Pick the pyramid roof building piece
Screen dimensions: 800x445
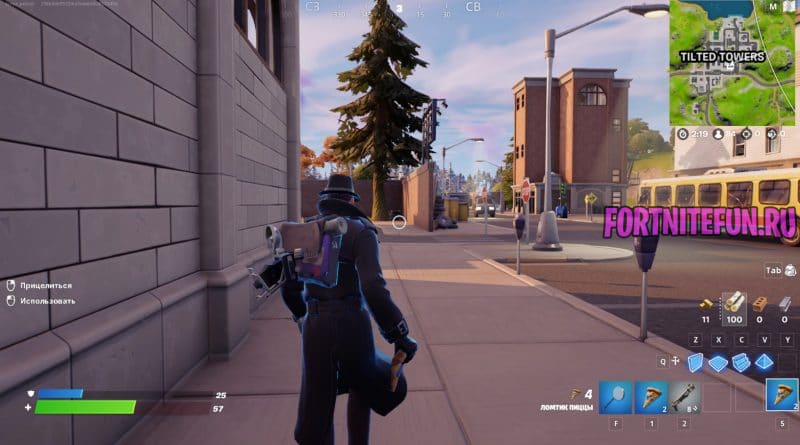click(x=764, y=362)
